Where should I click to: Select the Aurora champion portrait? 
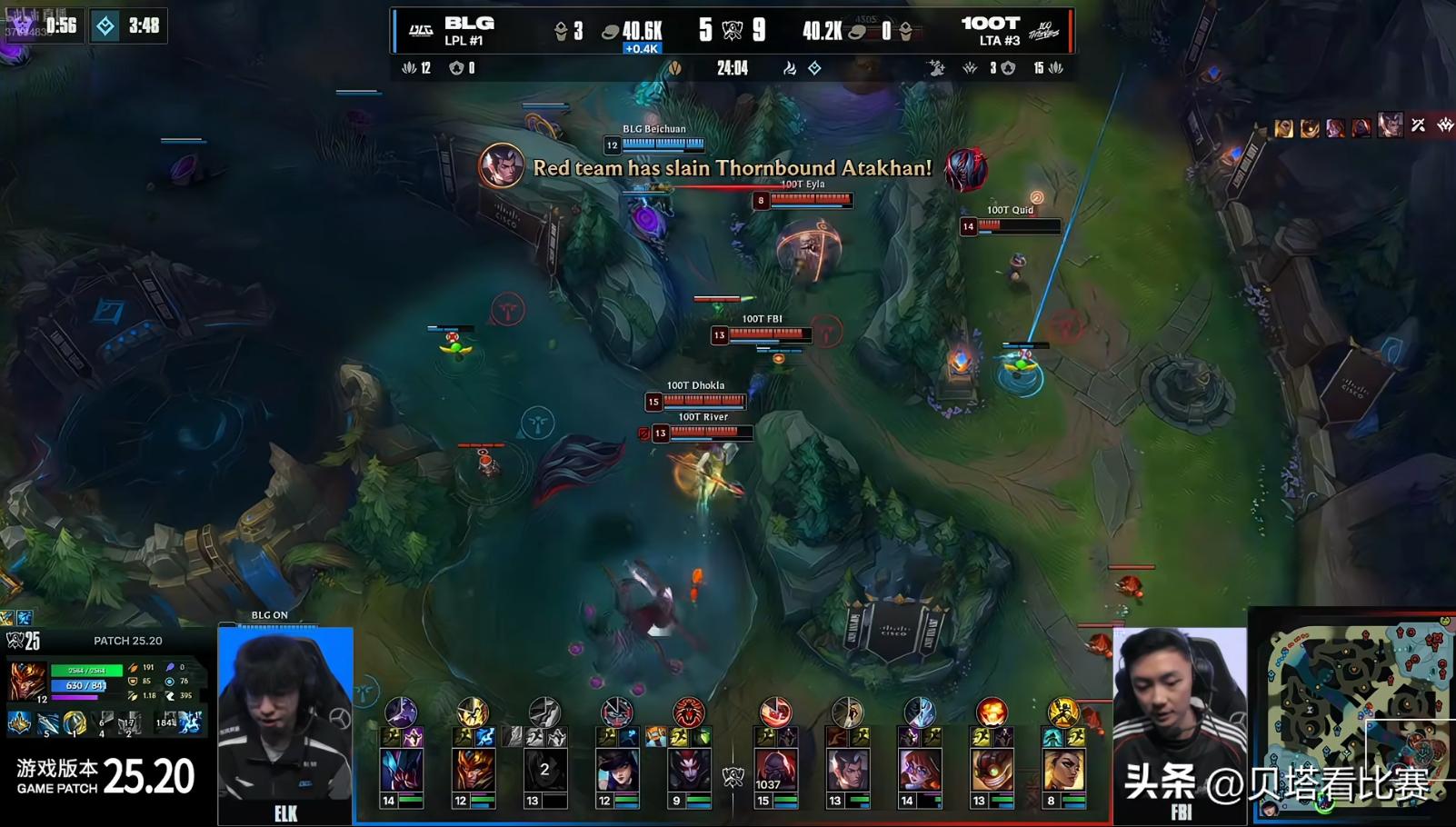coord(919,770)
